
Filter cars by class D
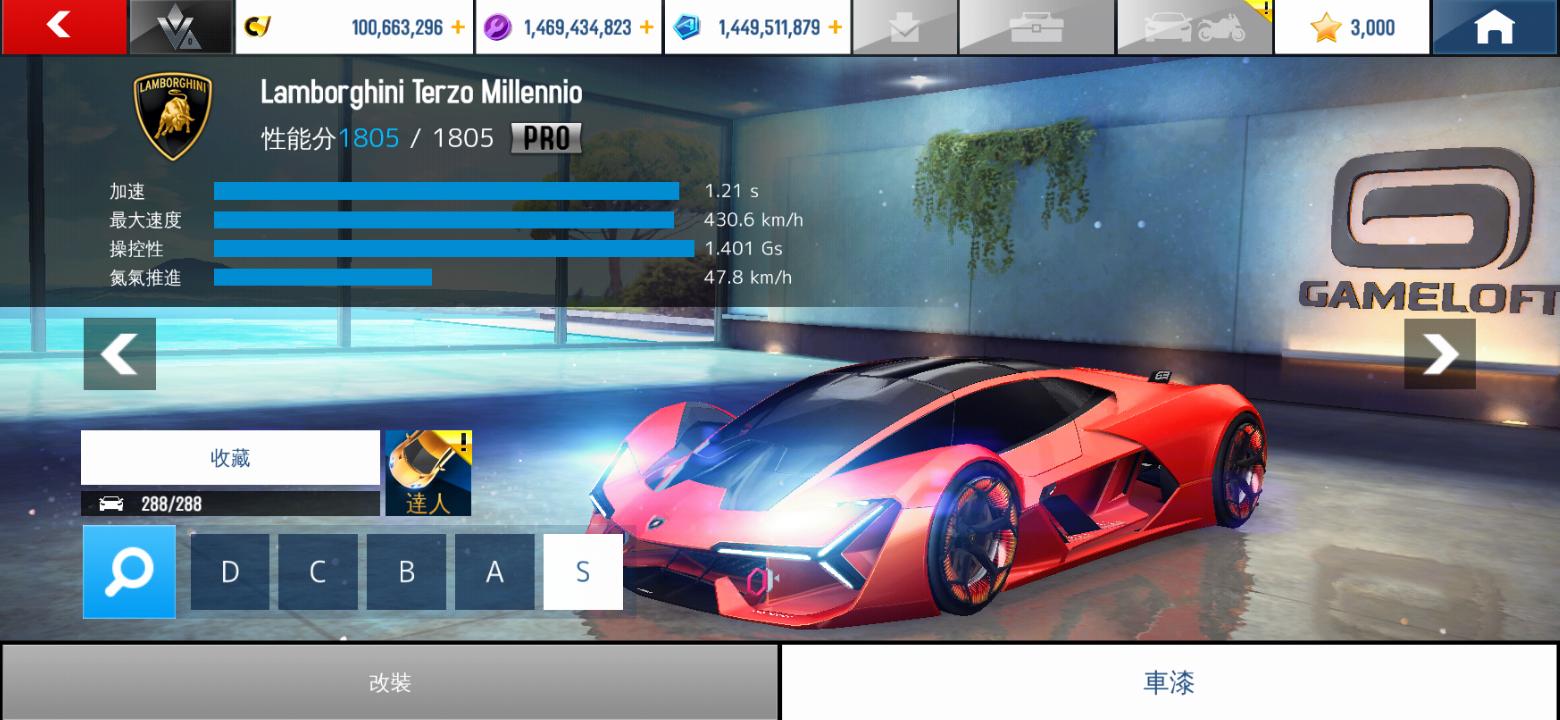point(230,572)
